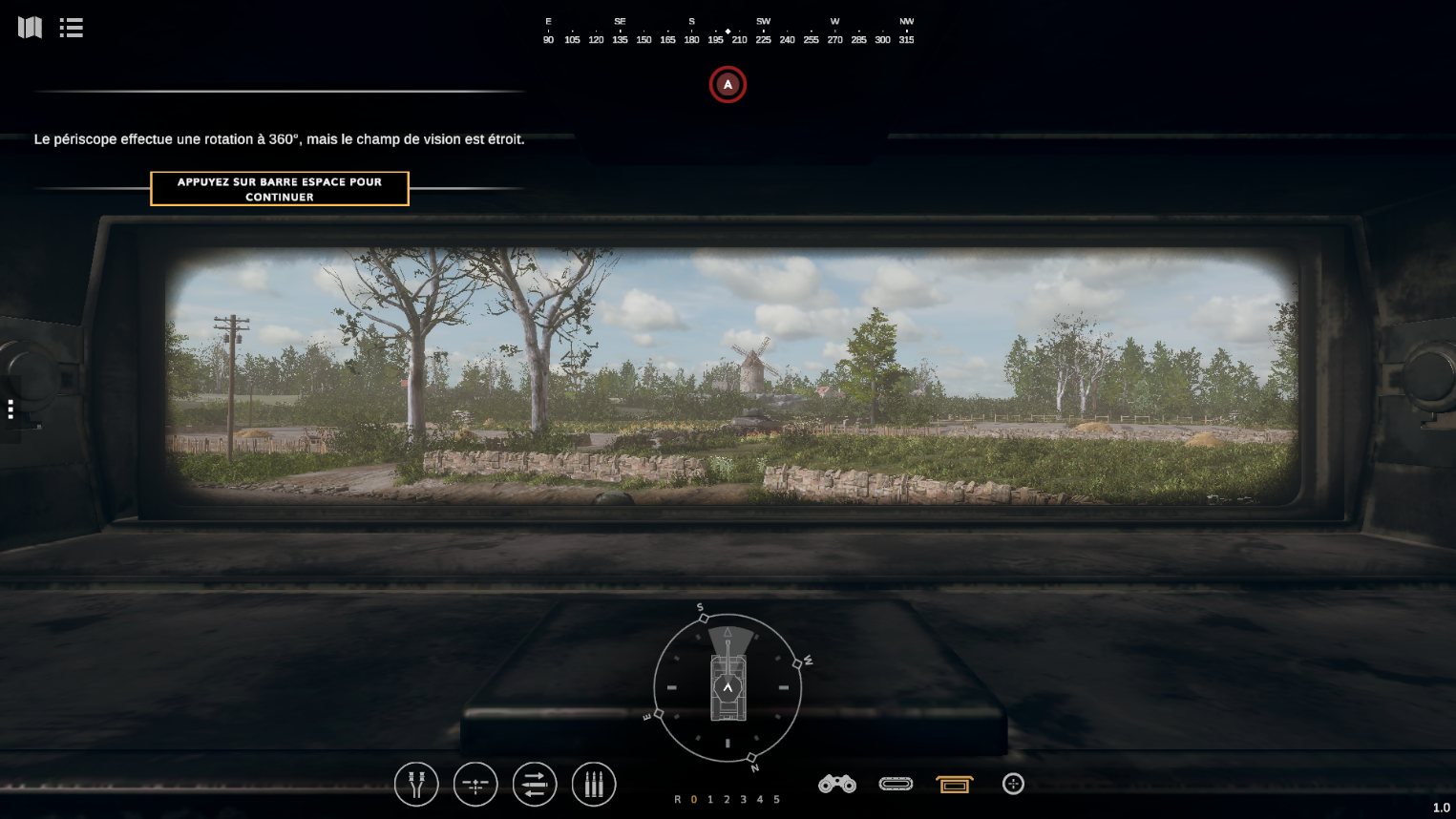This screenshot has height=819, width=1456.
Task: Switch to the binoculars view
Action: [837, 785]
